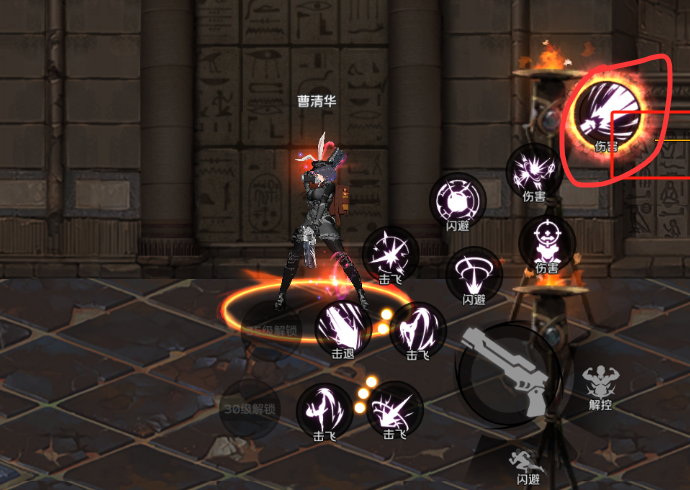Use the crosshair target 伤害 skill
Screen dimensions: 690x490
[547, 241]
